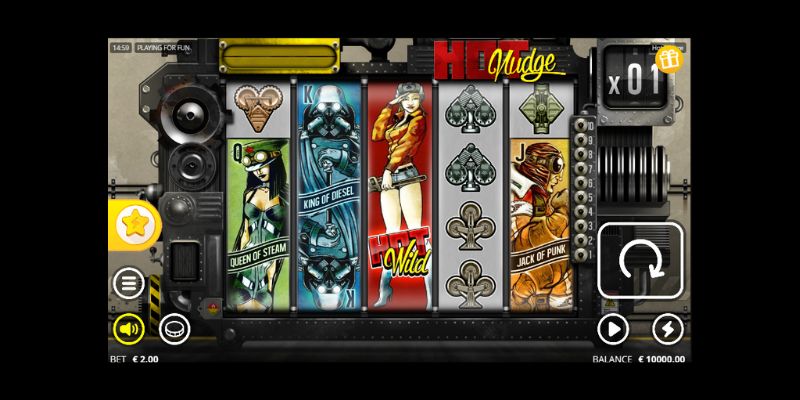Activate turbo mode lightning bolt button
This screenshot has width=800, height=400.
coord(667,328)
